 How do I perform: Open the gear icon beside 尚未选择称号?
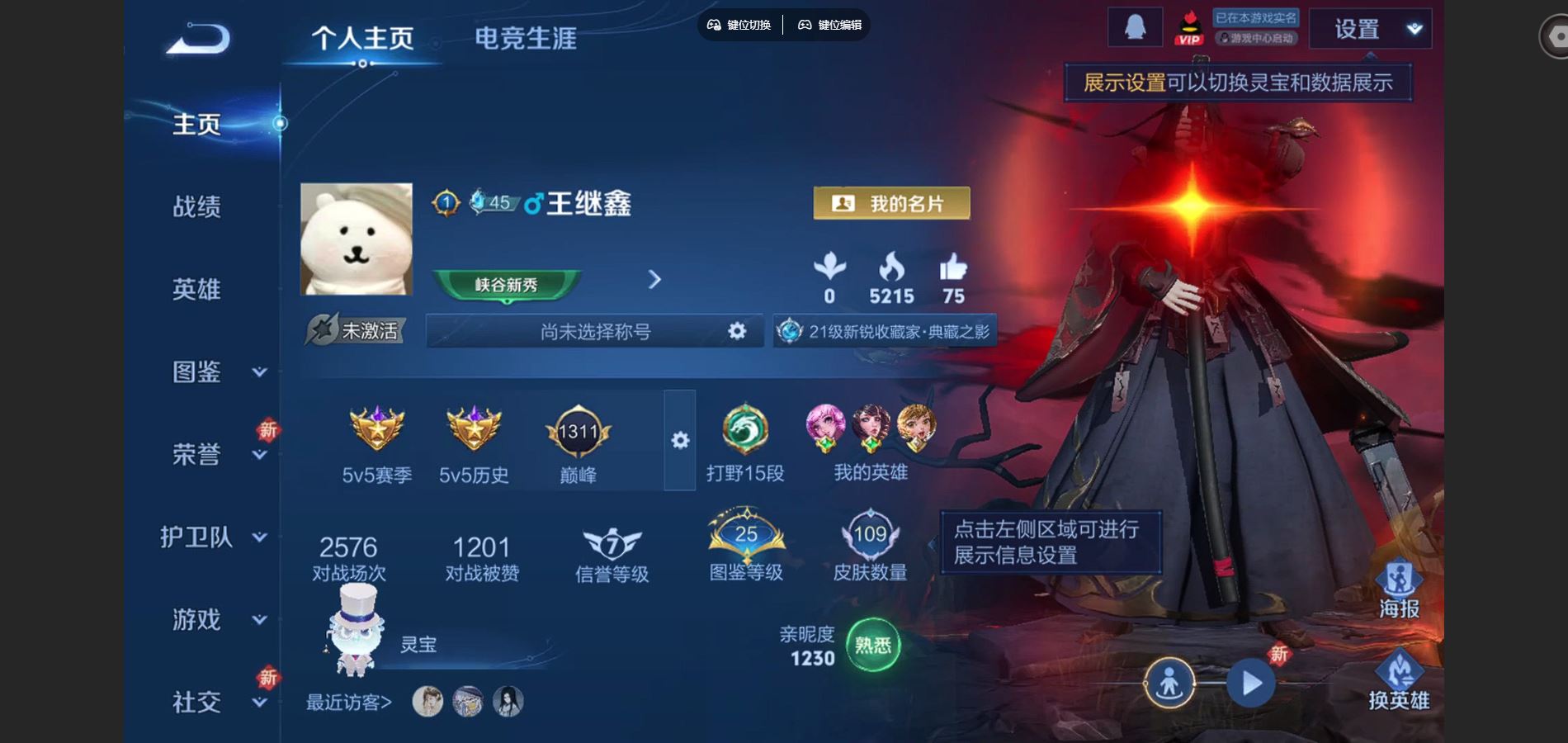click(x=735, y=331)
